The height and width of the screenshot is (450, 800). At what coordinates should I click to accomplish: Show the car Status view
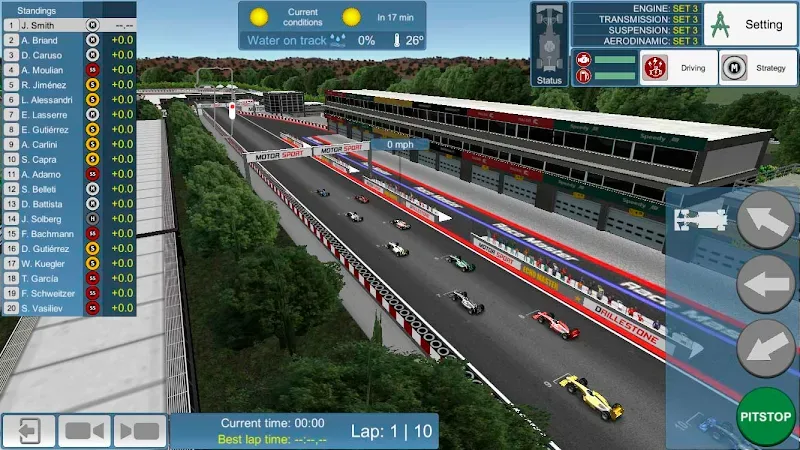[x=549, y=44]
